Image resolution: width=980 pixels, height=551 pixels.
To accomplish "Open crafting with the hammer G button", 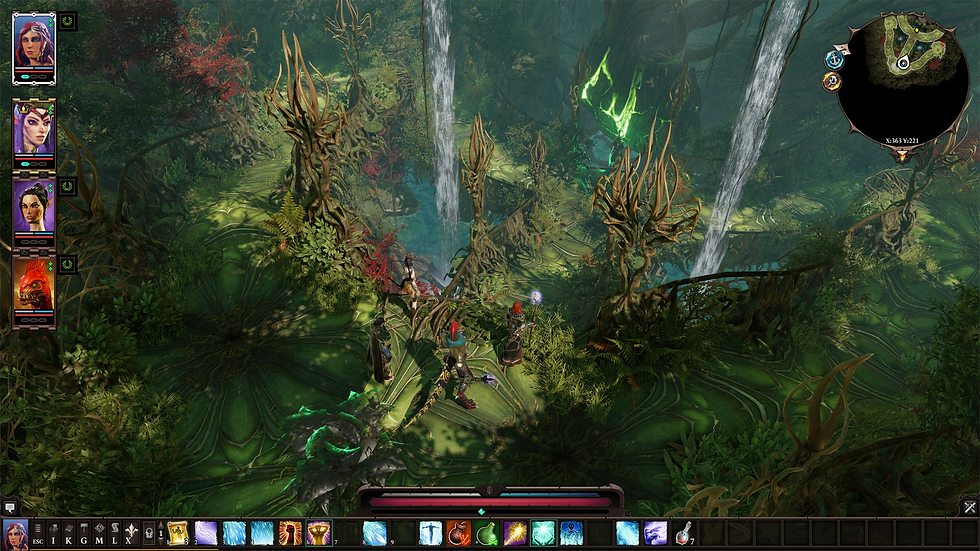I will click(84, 533).
